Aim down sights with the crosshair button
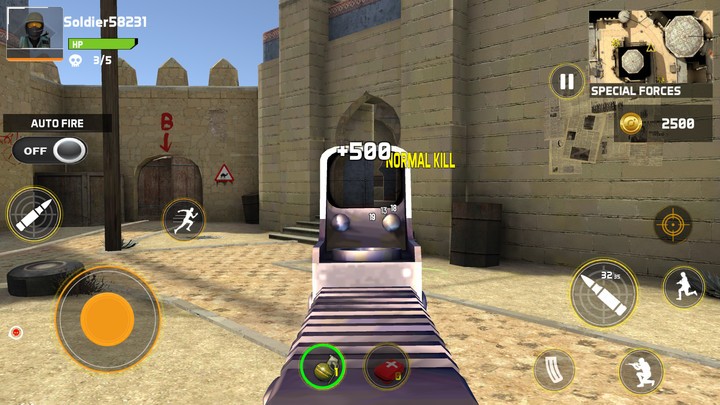Viewport: 720px width, 405px height. click(672, 223)
